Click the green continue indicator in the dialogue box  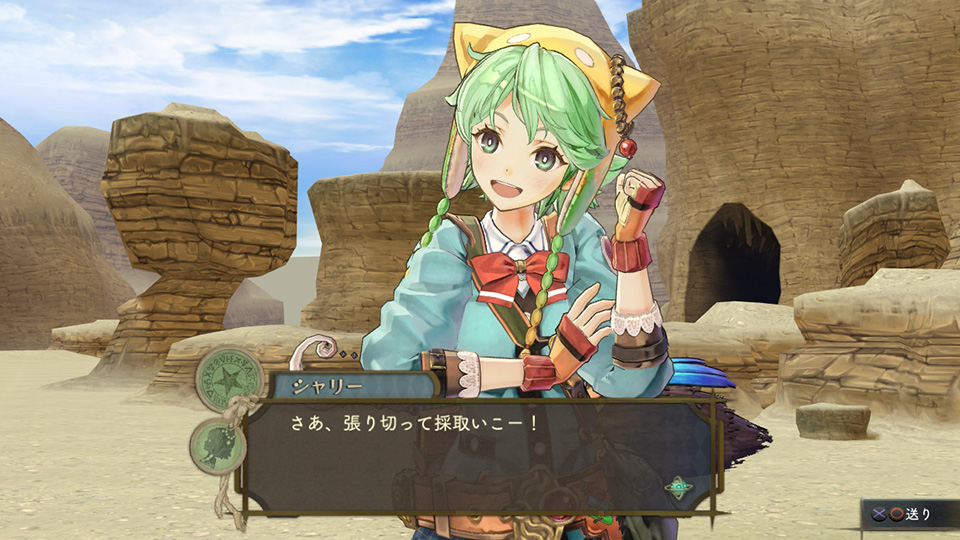coord(679,487)
